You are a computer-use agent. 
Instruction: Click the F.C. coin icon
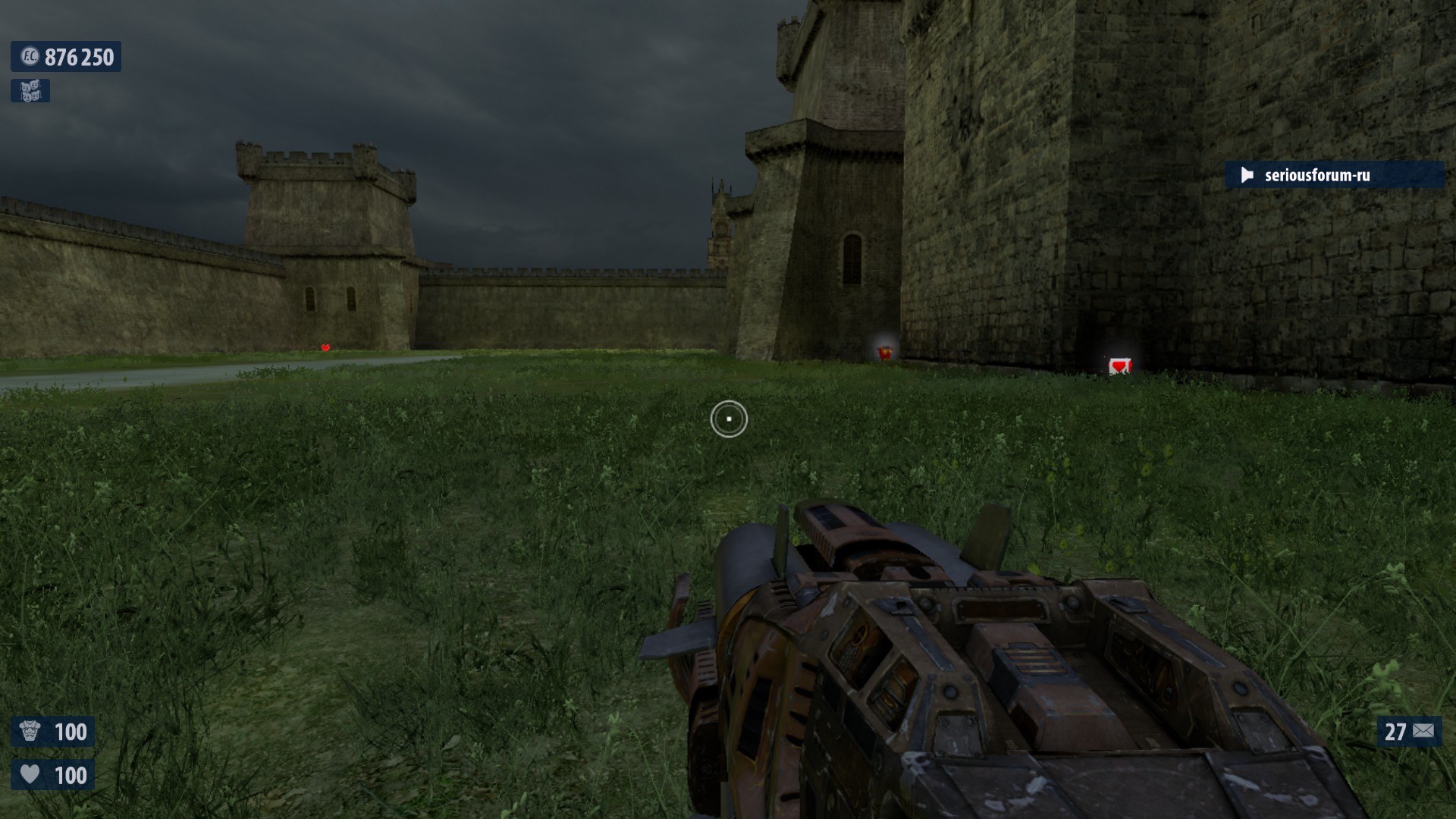[x=30, y=57]
